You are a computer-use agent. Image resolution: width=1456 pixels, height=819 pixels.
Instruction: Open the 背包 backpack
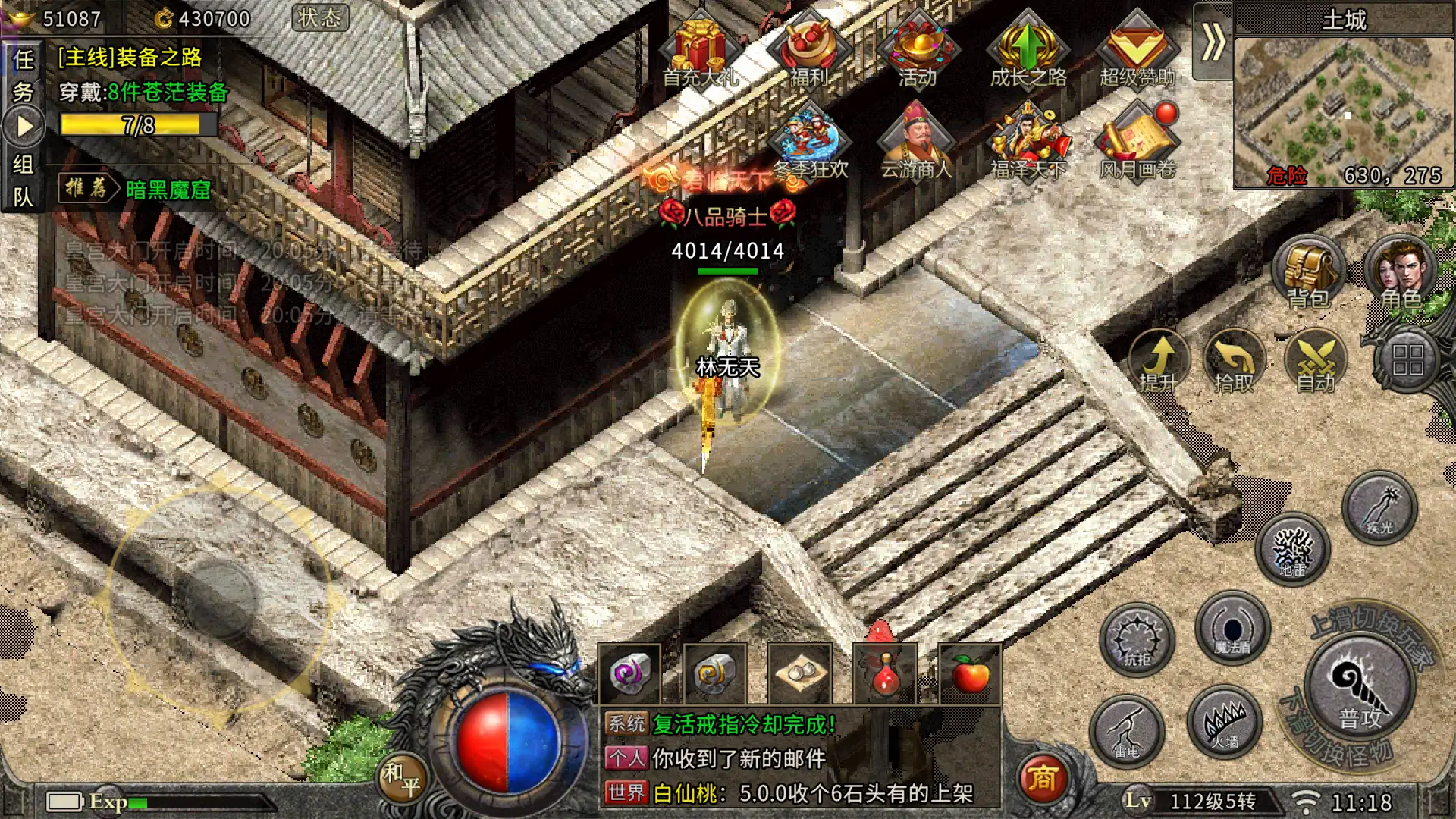pyautogui.click(x=1308, y=273)
